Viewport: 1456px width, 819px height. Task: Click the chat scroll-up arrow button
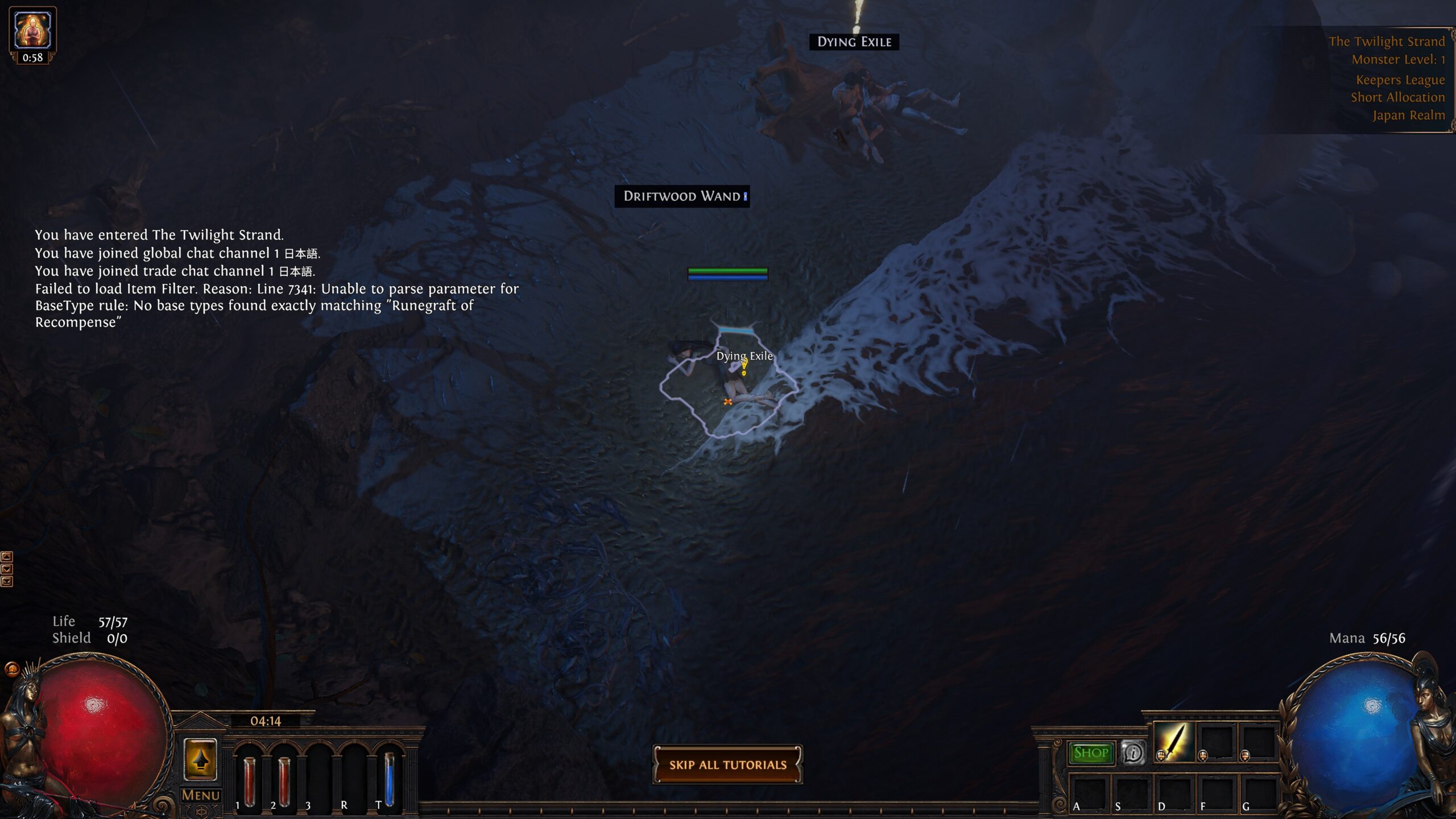point(7,556)
